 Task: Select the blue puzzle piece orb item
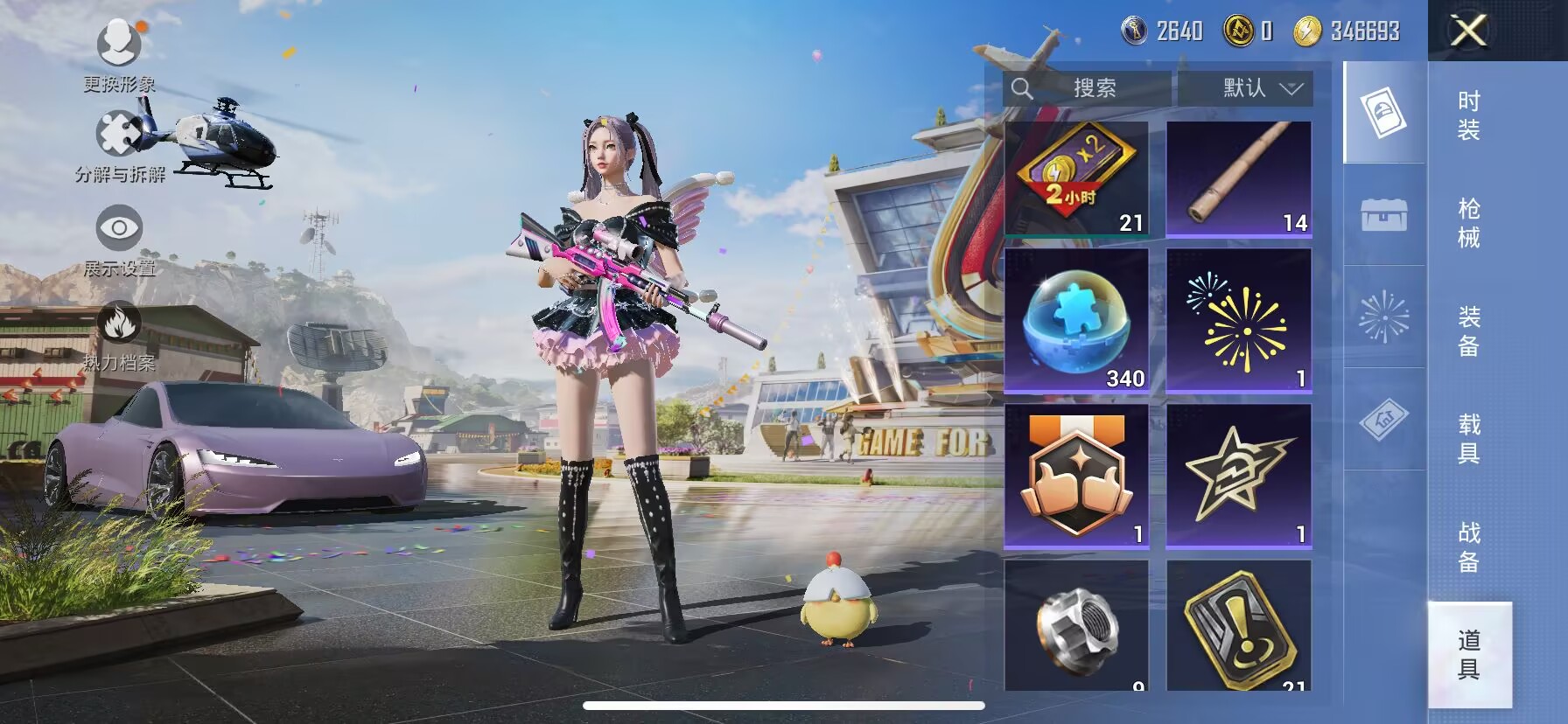tap(1076, 320)
